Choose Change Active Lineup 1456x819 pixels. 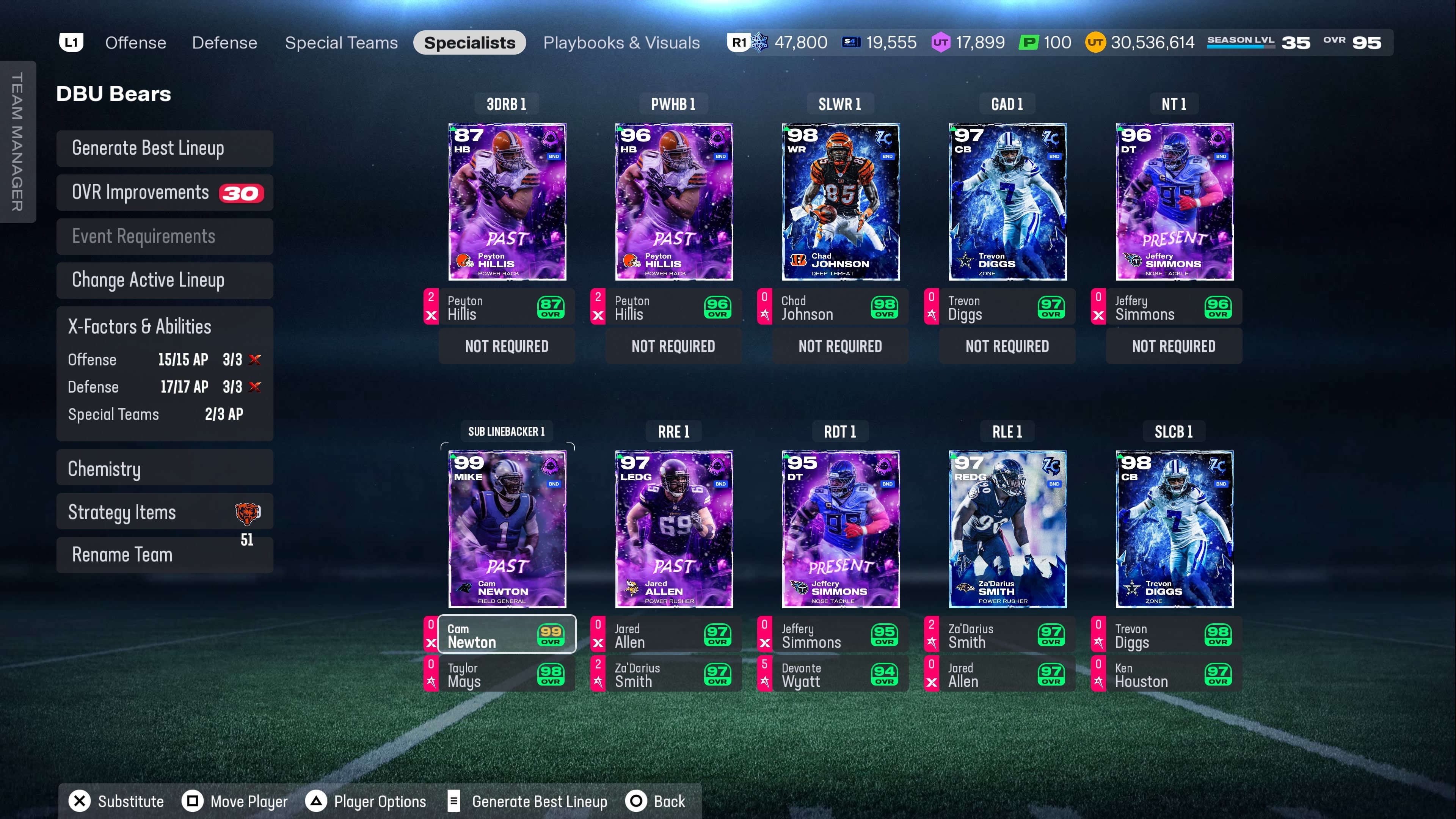165,280
